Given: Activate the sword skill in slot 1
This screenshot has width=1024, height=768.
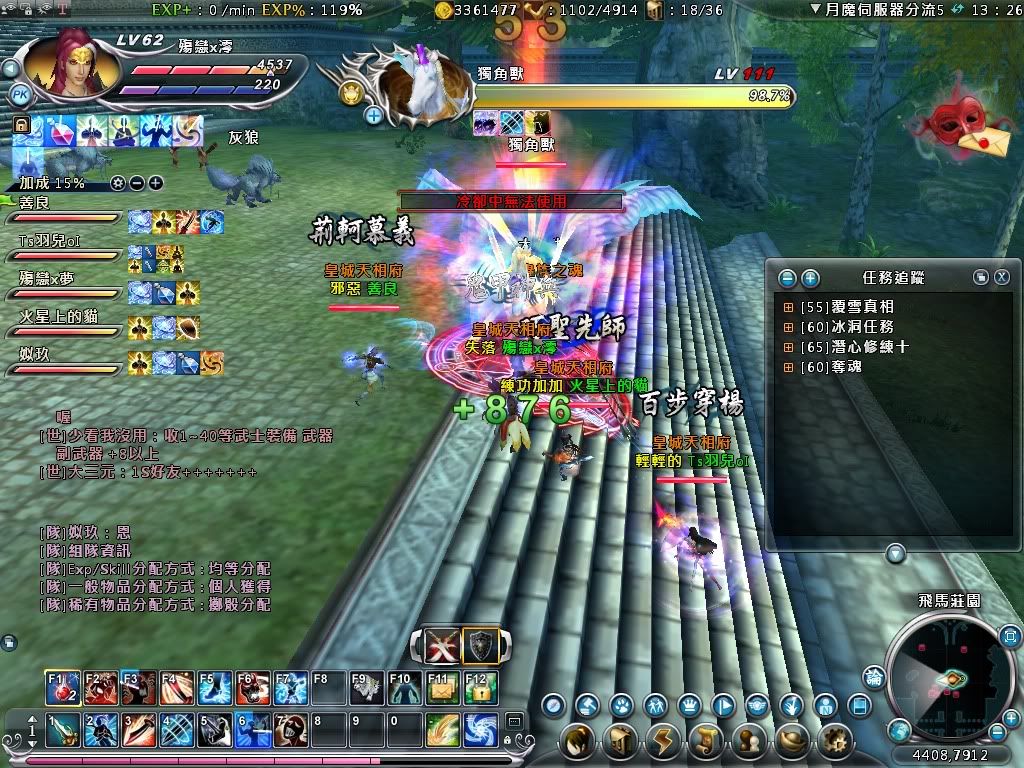Looking at the screenshot, I should point(62,729).
